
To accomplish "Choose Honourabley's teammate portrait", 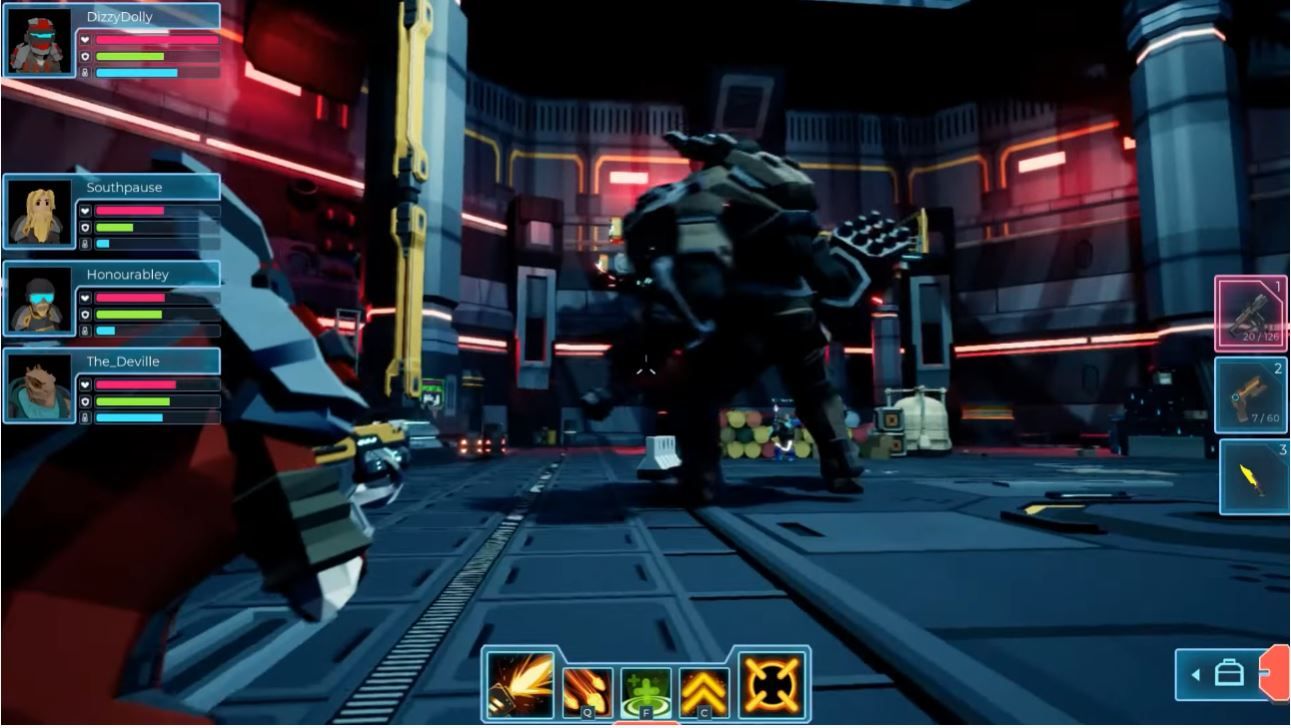I will pyautogui.click(x=40, y=299).
